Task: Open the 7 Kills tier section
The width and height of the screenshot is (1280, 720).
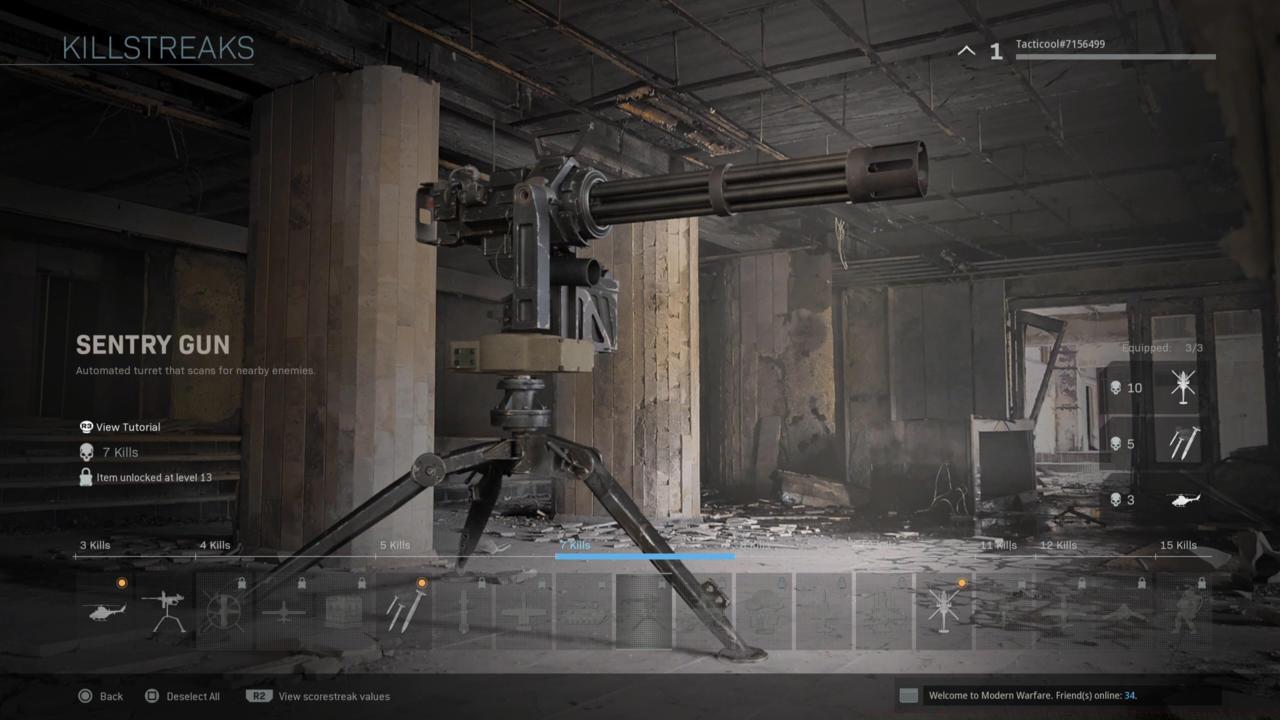Action: pos(575,545)
